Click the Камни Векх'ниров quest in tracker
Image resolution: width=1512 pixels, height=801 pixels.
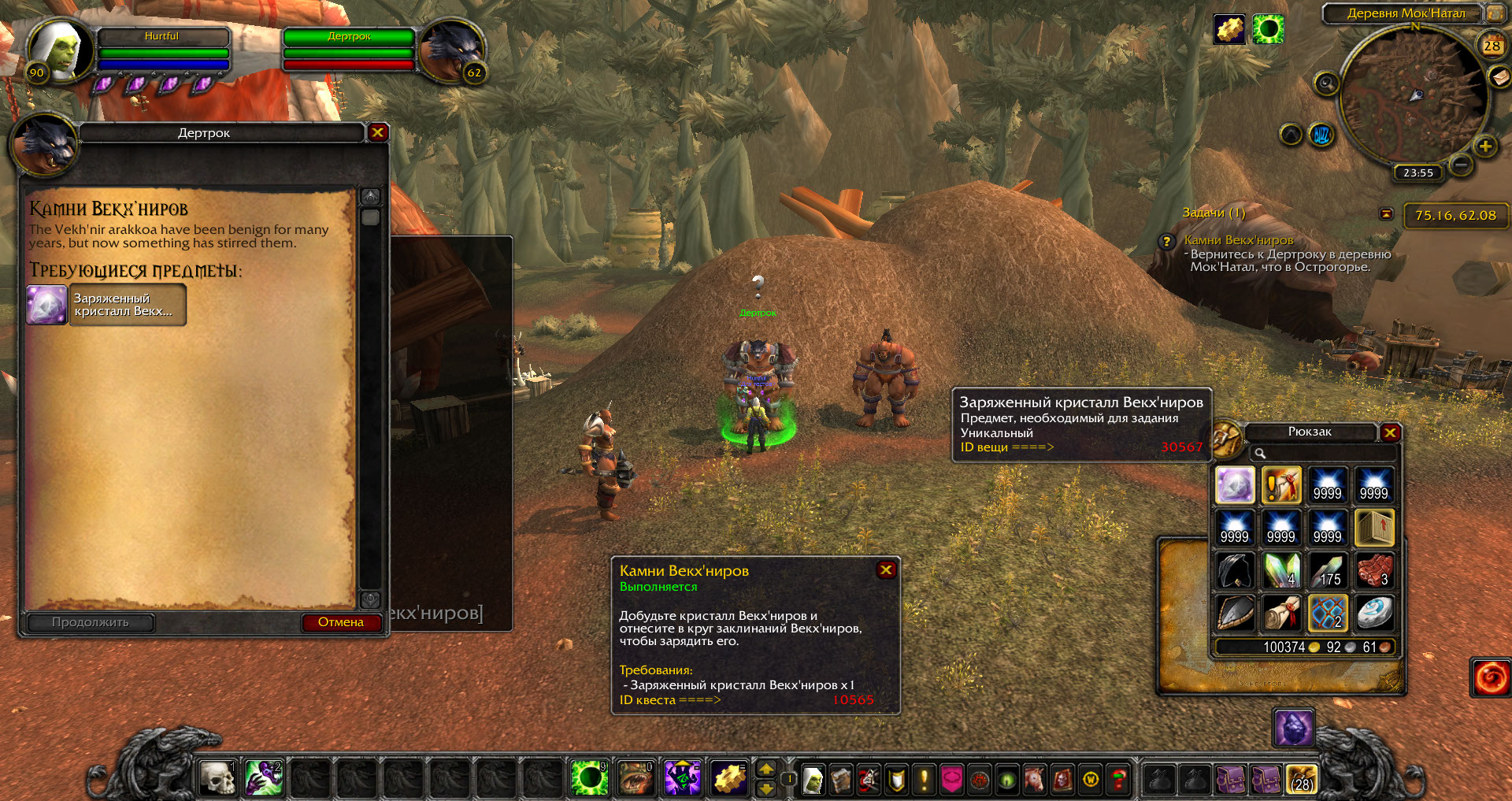1238,239
